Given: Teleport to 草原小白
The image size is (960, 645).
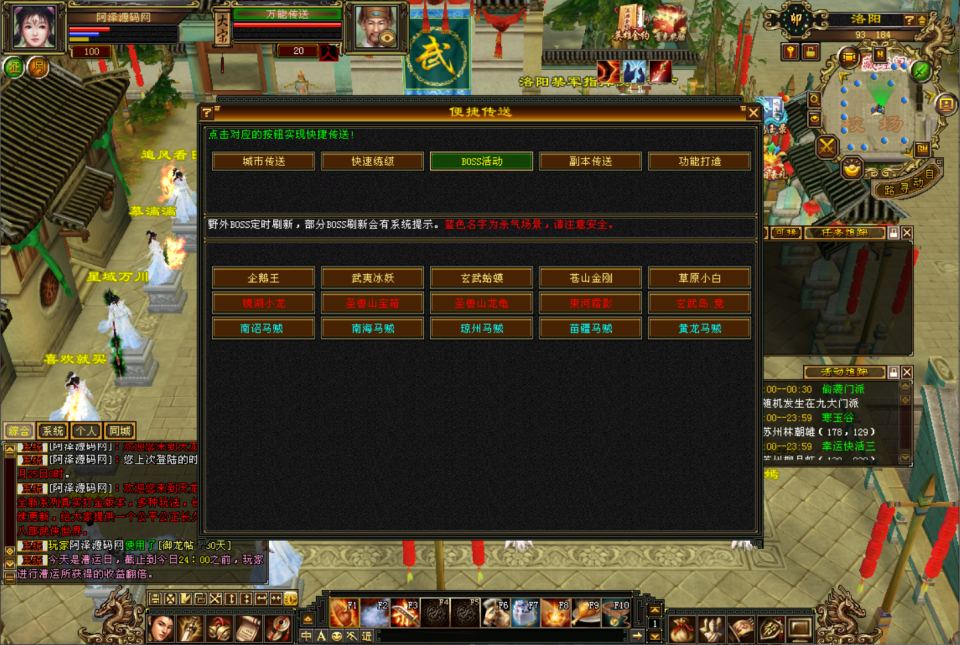Looking at the screenshot, I should coord(699,277).
